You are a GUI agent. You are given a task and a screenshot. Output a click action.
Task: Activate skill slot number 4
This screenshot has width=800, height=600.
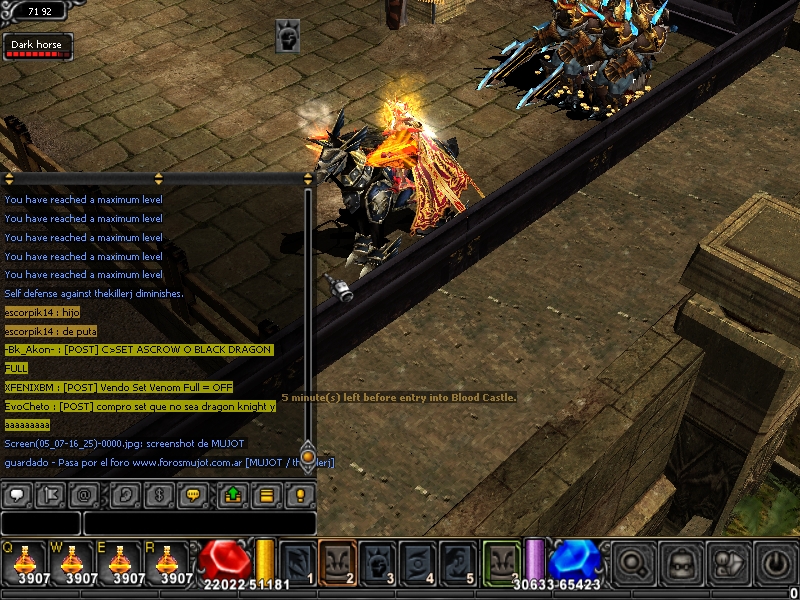coord(418,562)
